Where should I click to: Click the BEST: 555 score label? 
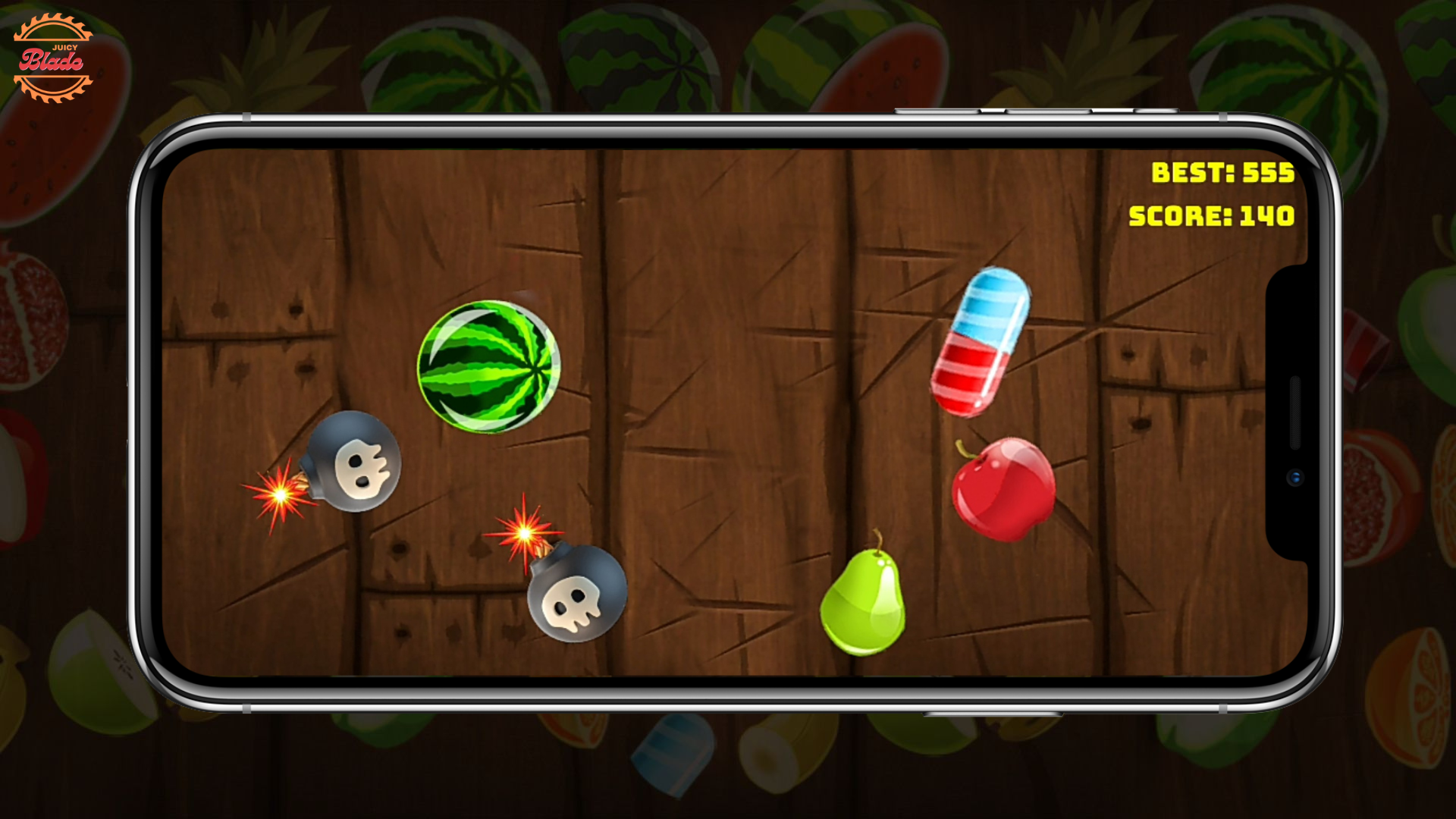coord(1222,173)
